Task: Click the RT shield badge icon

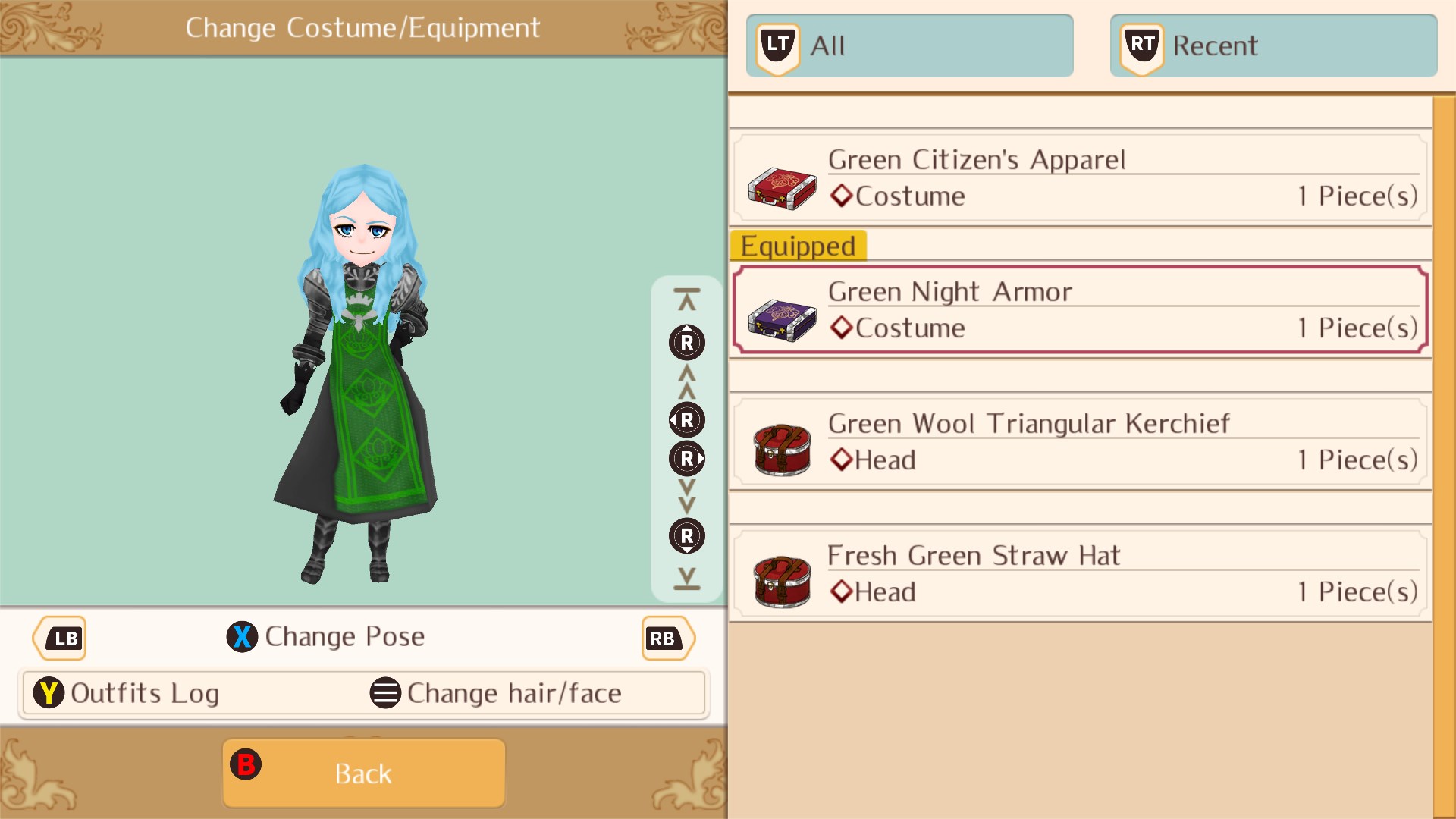Action: [x=1141, y=44]
